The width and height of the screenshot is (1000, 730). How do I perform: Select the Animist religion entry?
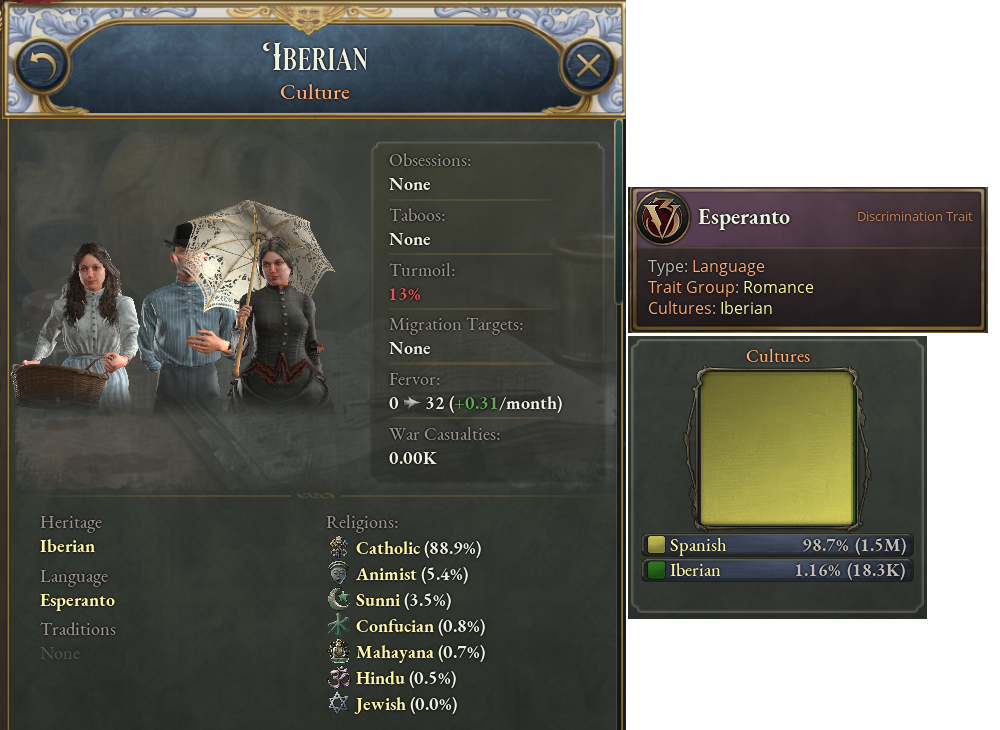click(x=385, y=575)
